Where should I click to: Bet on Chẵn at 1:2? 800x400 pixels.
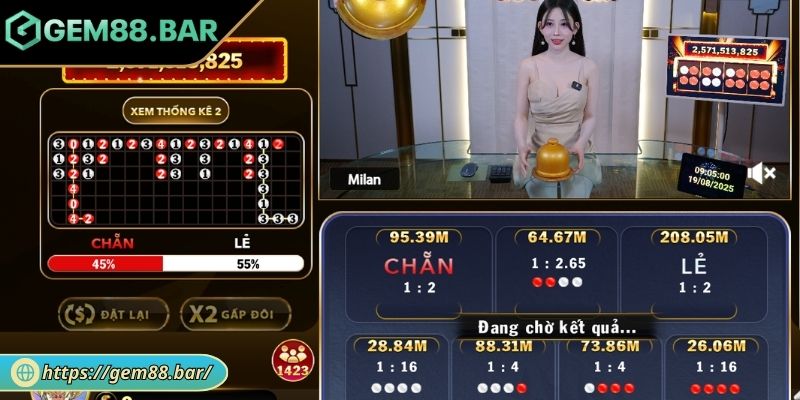[419, 270]
